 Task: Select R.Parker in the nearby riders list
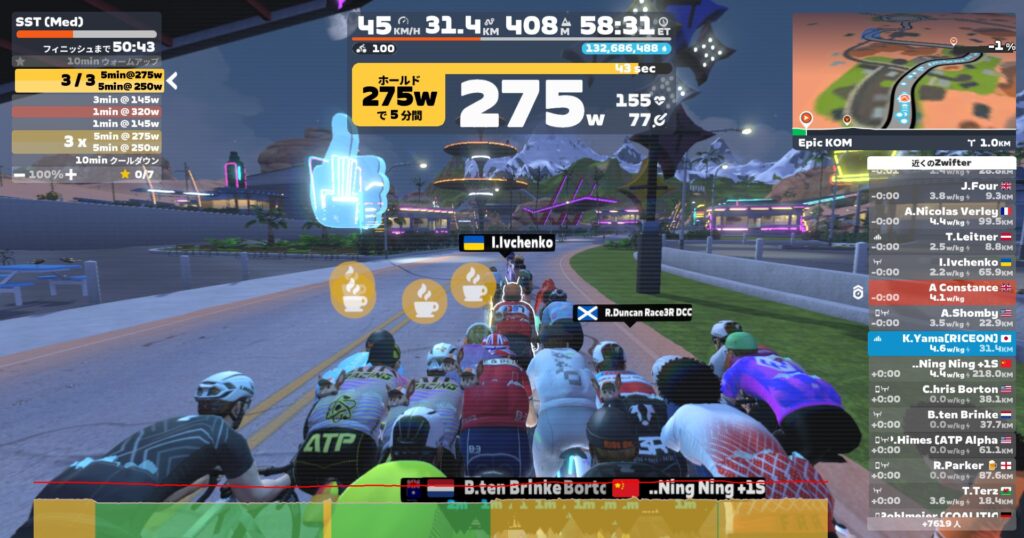941,470
